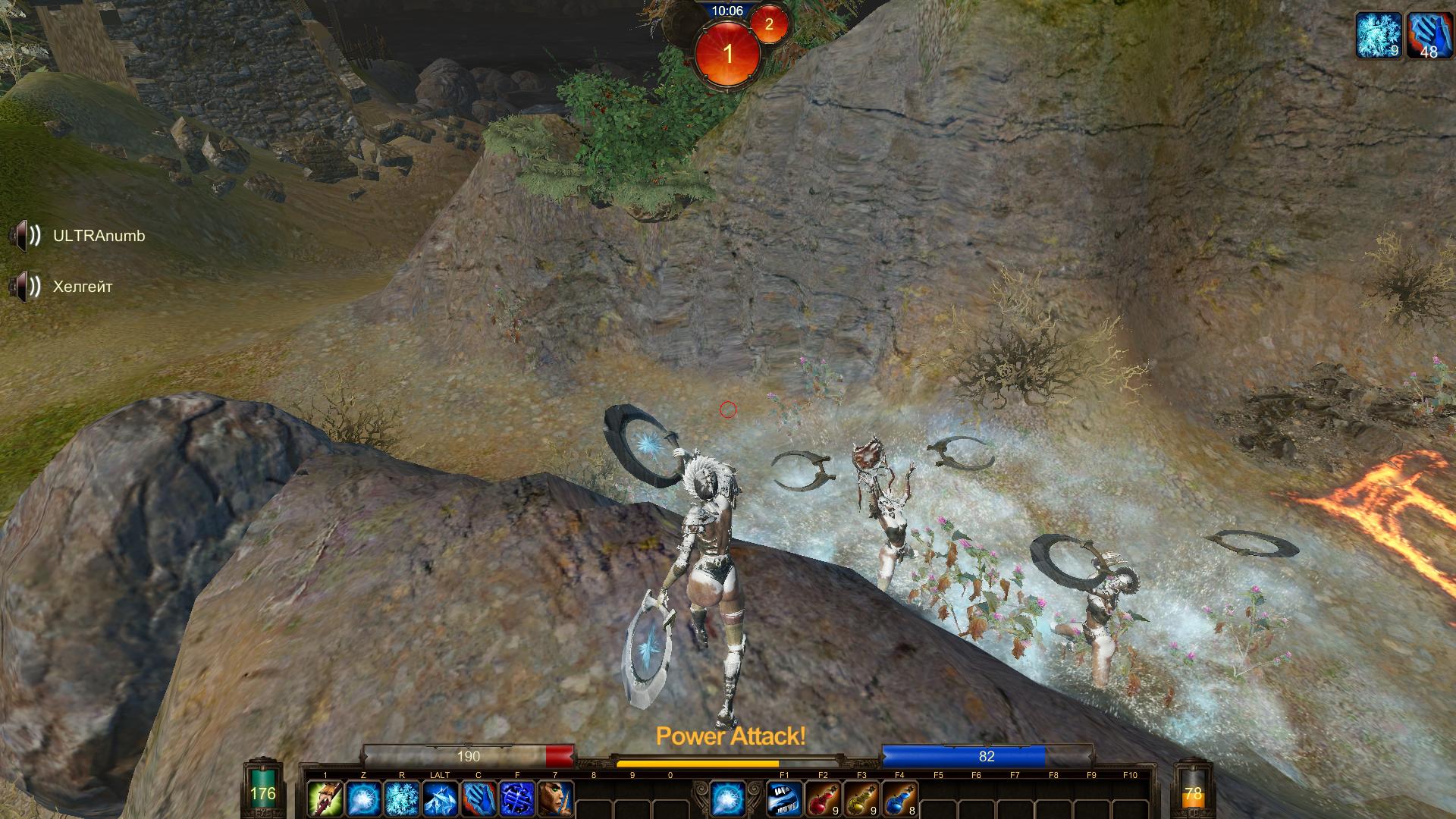Use the blue fanged jaw item on F1
The height and width of the screenshot is (819, 1456).
click(785, 799)
